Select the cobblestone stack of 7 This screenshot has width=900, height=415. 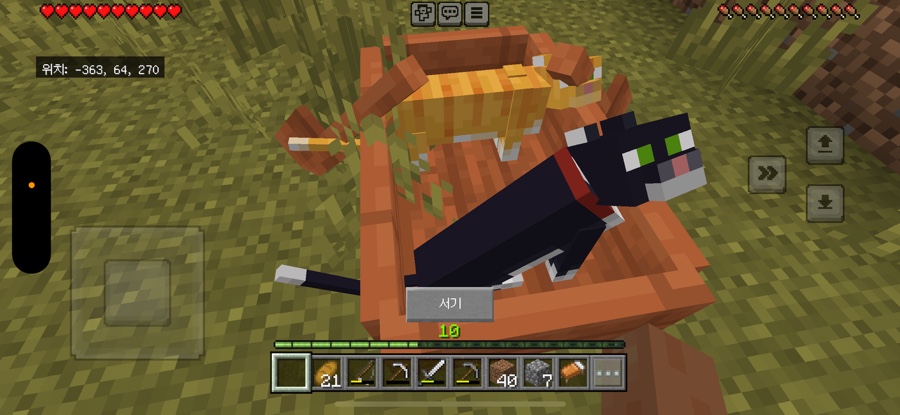pos(539,373)
